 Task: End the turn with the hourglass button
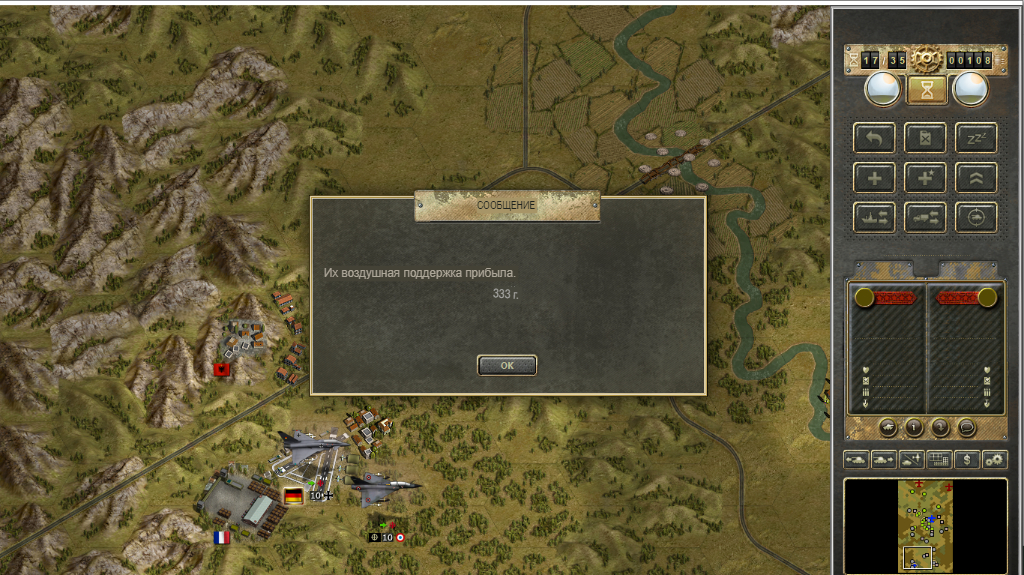coord(926,90)
